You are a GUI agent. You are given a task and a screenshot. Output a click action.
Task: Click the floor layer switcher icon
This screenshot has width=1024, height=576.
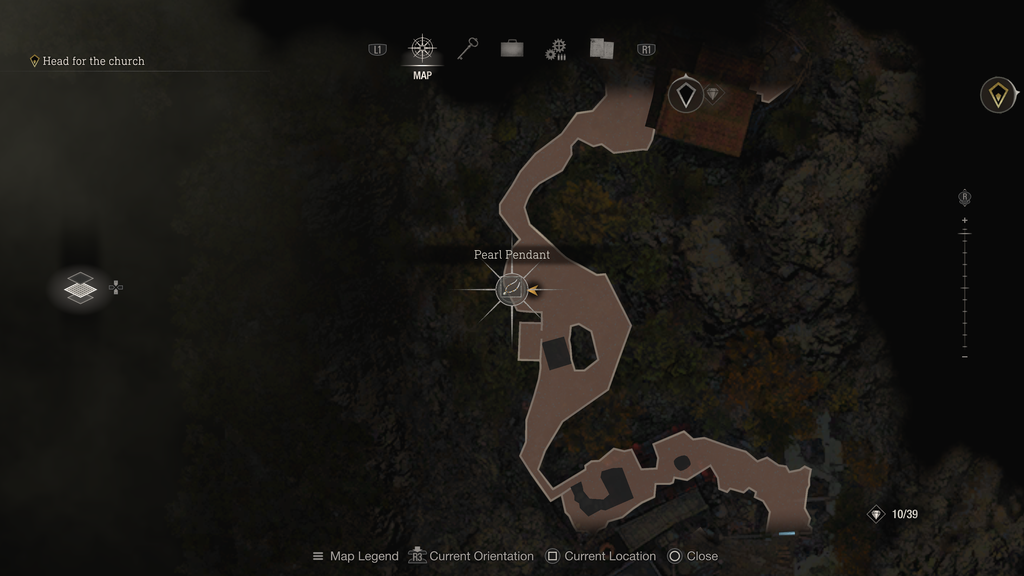click(x=80, y=288)
